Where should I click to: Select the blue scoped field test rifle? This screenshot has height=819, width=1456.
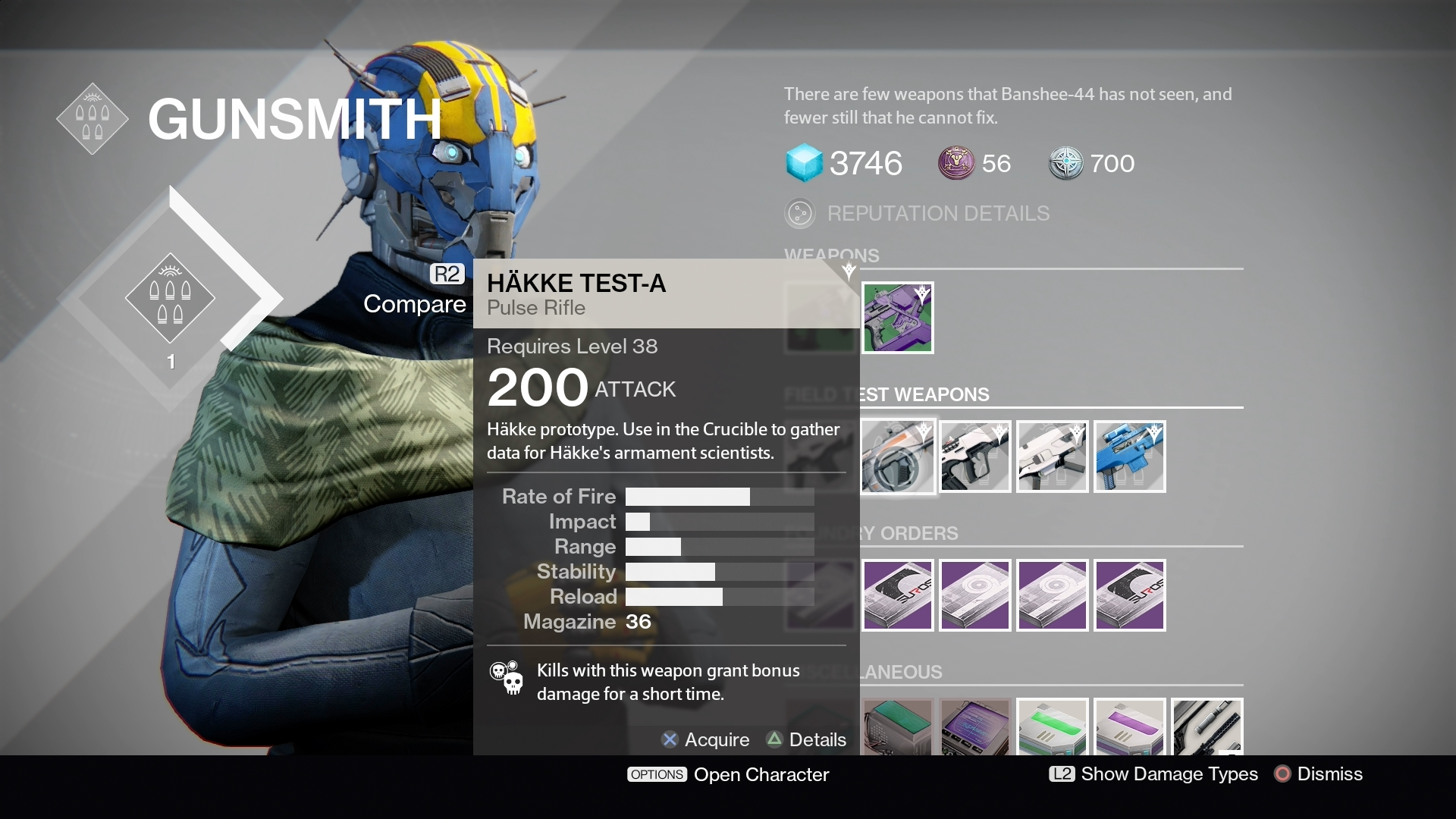tap(1130, 457)
